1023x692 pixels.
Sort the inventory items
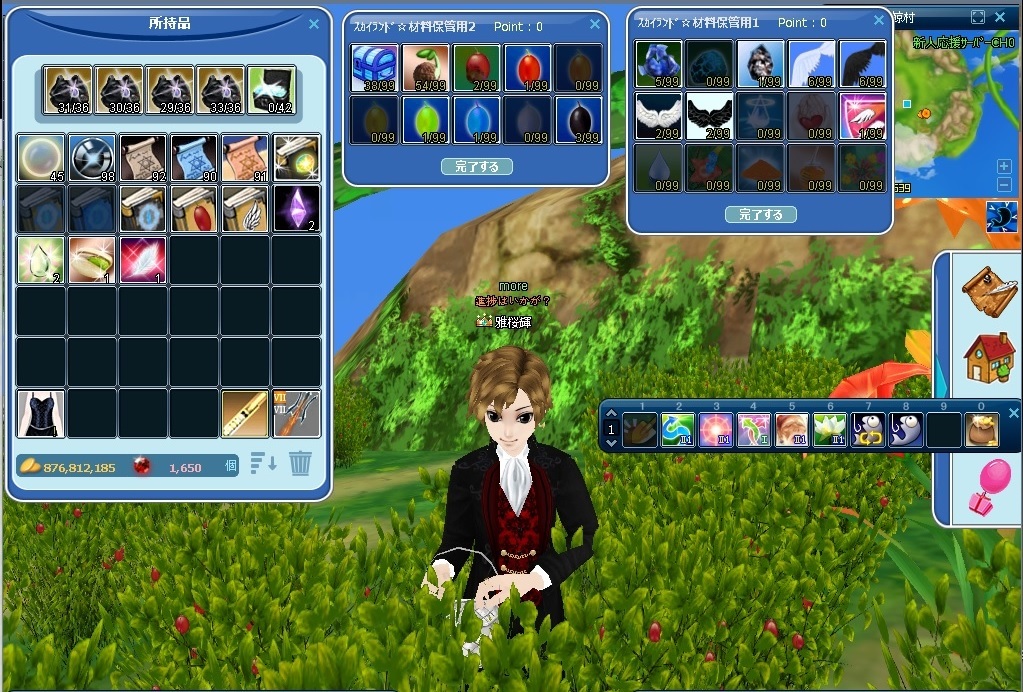263,464
